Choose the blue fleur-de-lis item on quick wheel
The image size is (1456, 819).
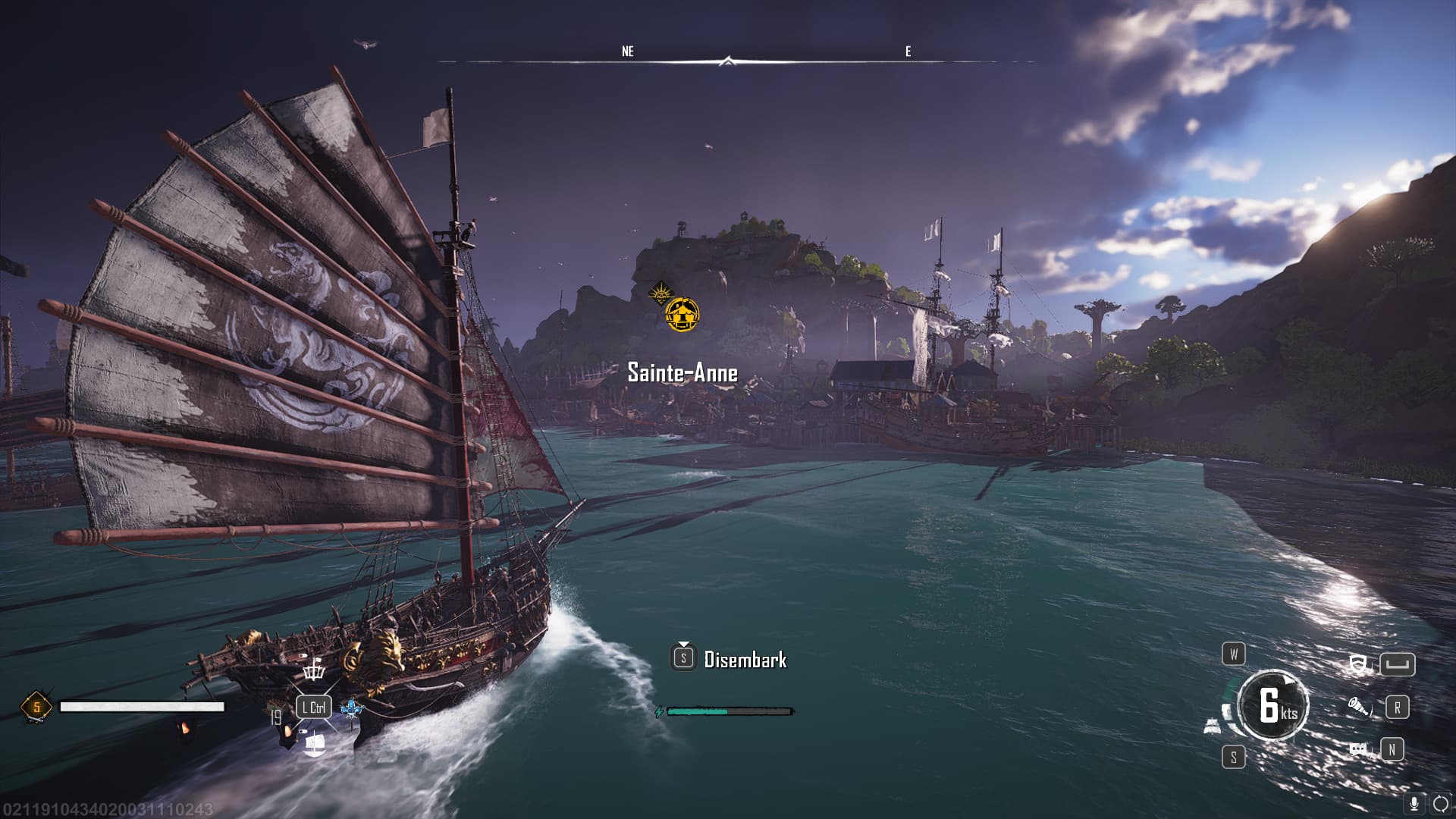click(x=352, y=708)
